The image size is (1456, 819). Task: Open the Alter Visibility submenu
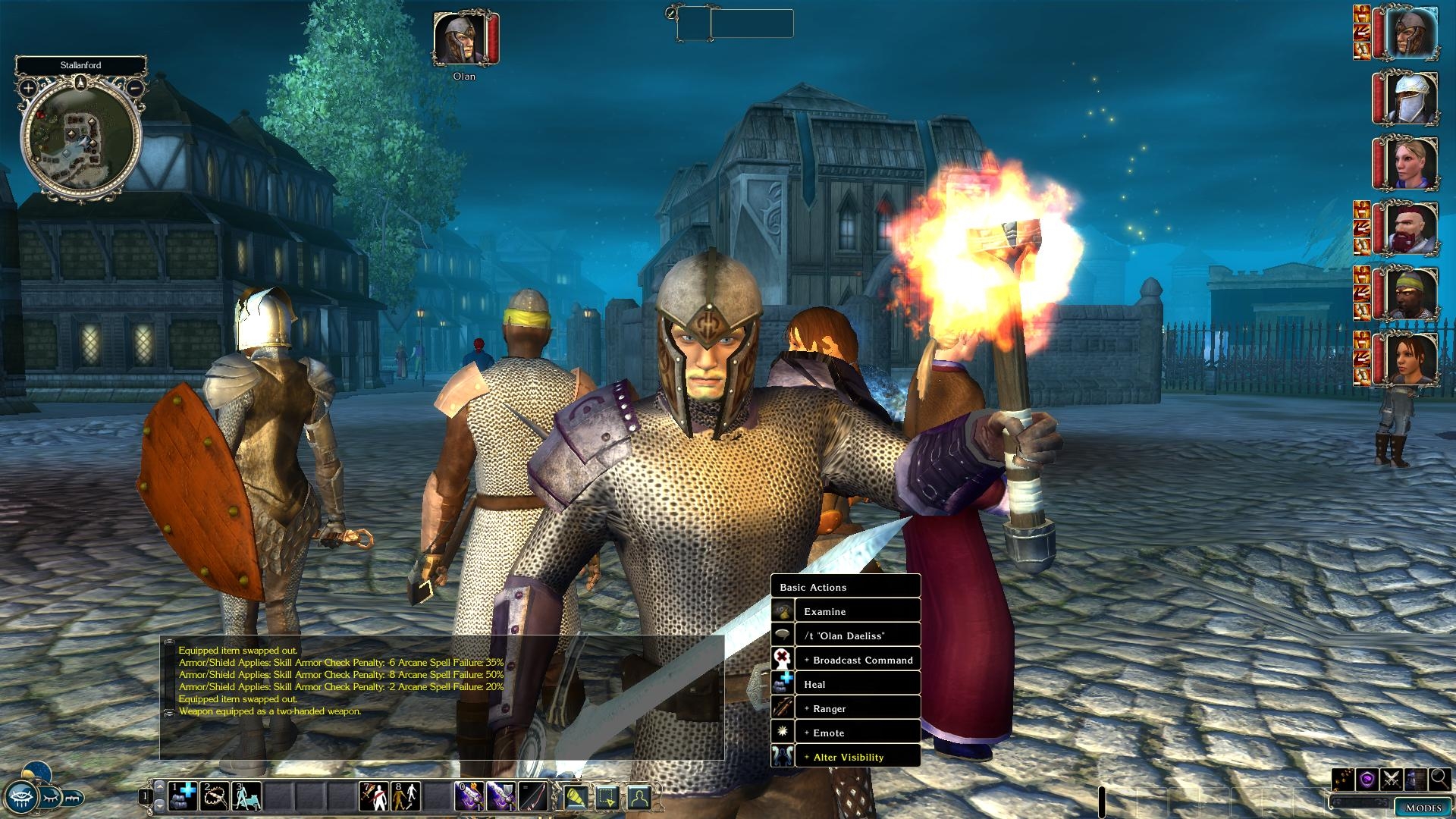pos(846,757)
